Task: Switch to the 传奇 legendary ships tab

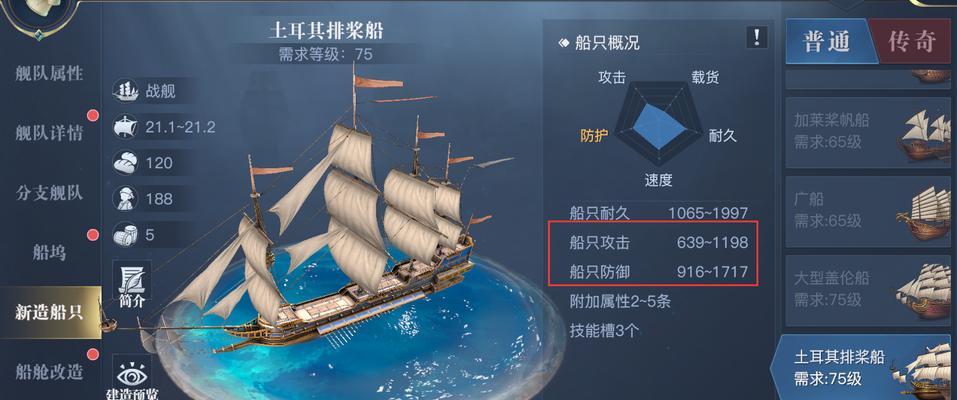Action: [912, 41]
